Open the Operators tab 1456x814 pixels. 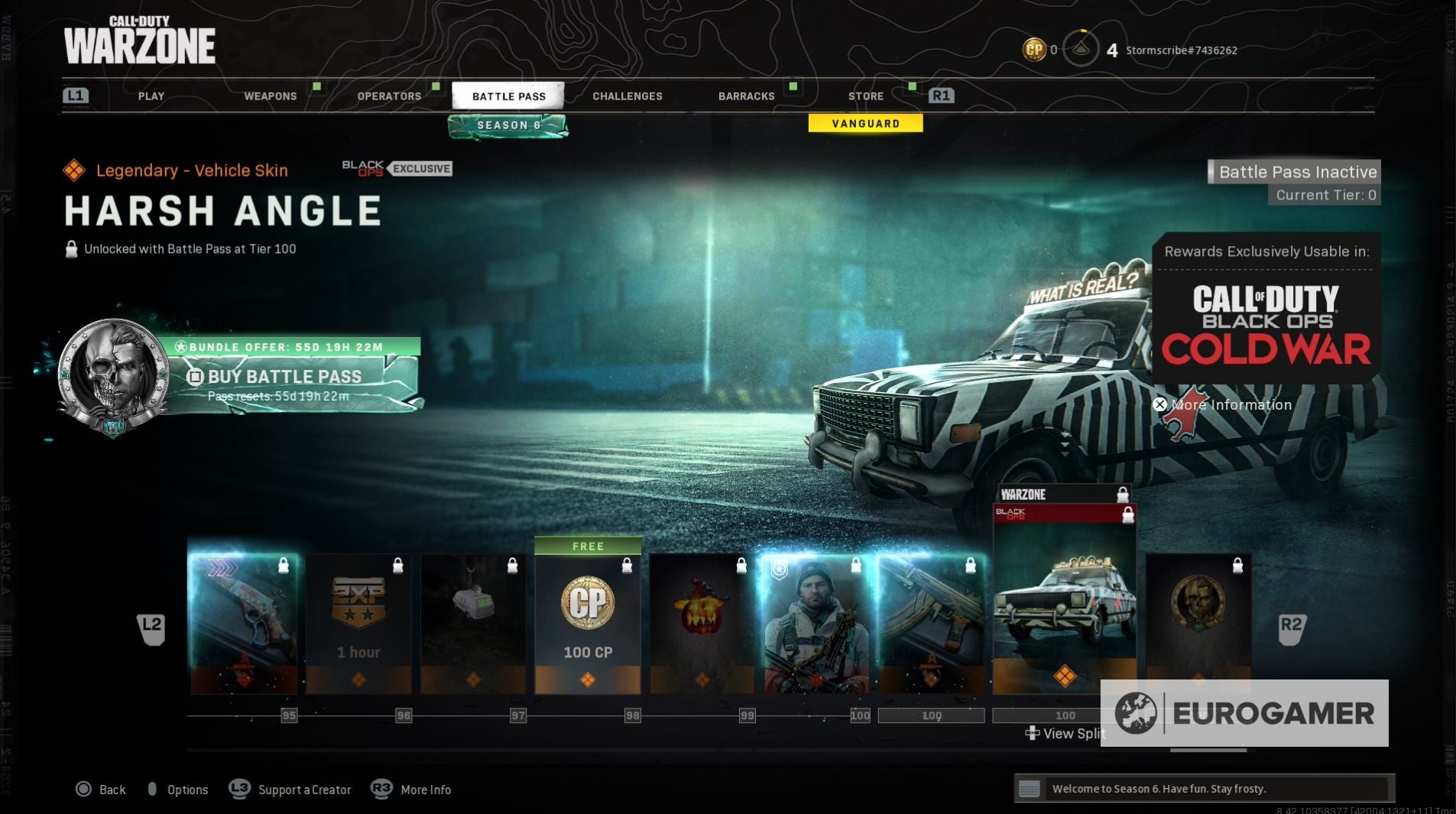(x=389, y=96)
